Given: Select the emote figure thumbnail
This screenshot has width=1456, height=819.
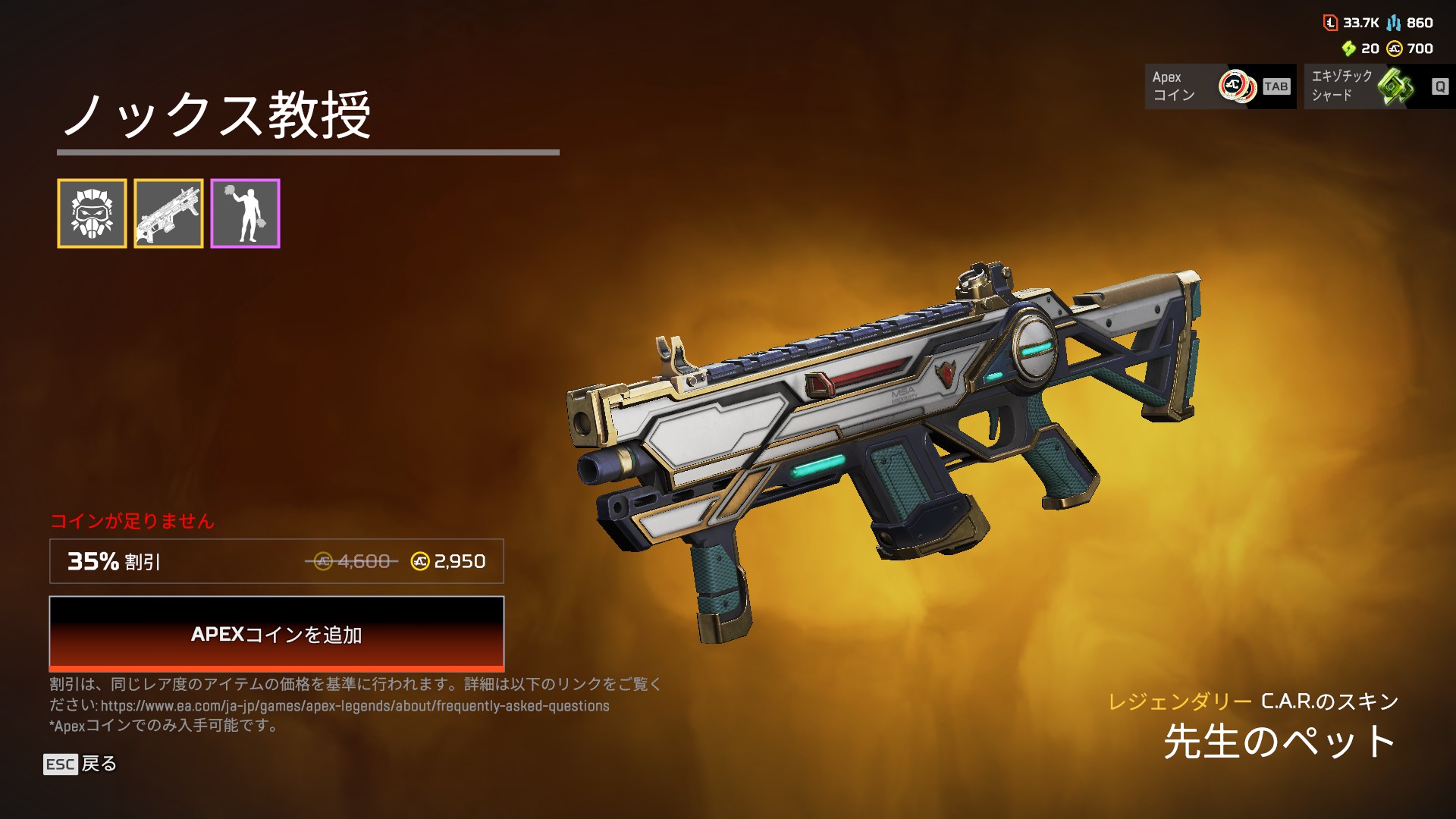Looking at the screenshot, I should (x=245, y=213).
